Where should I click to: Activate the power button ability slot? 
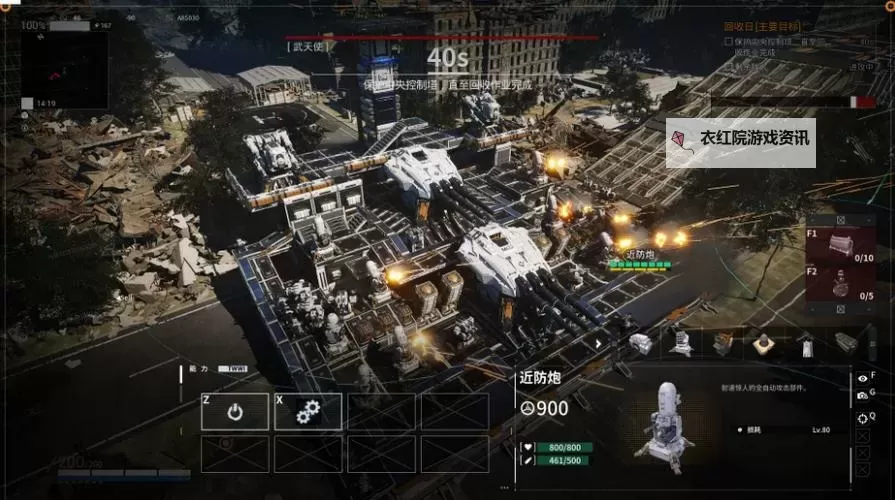tap(235, 411)
